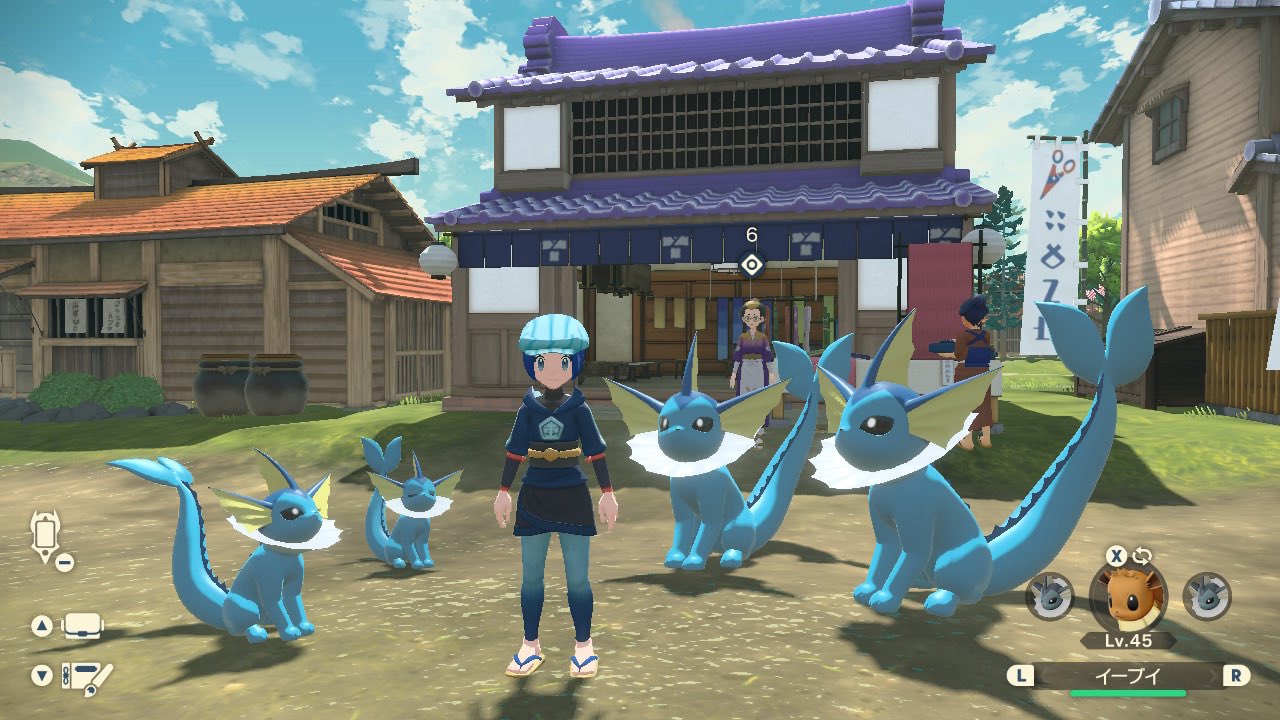Click the quest number 6 indicator
This screenshot has width=1280, height=720.
tap(751, 233)
